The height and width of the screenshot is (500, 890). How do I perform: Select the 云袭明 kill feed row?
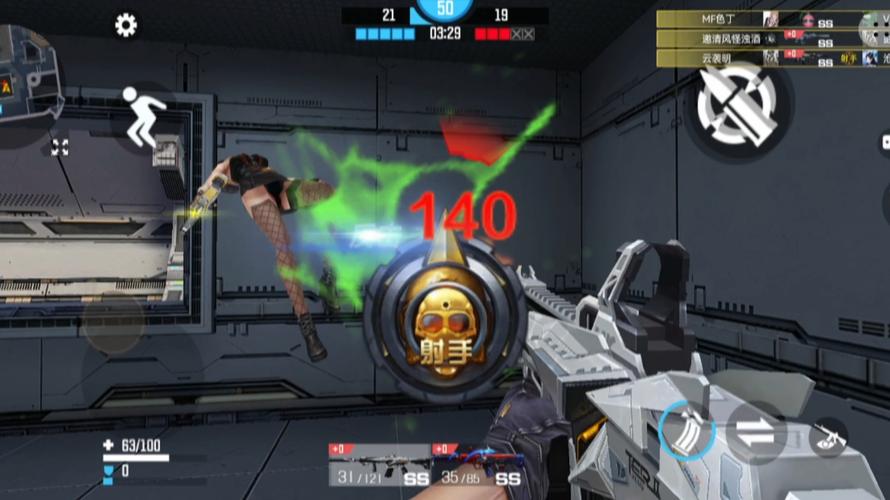(x=772, y=58)
